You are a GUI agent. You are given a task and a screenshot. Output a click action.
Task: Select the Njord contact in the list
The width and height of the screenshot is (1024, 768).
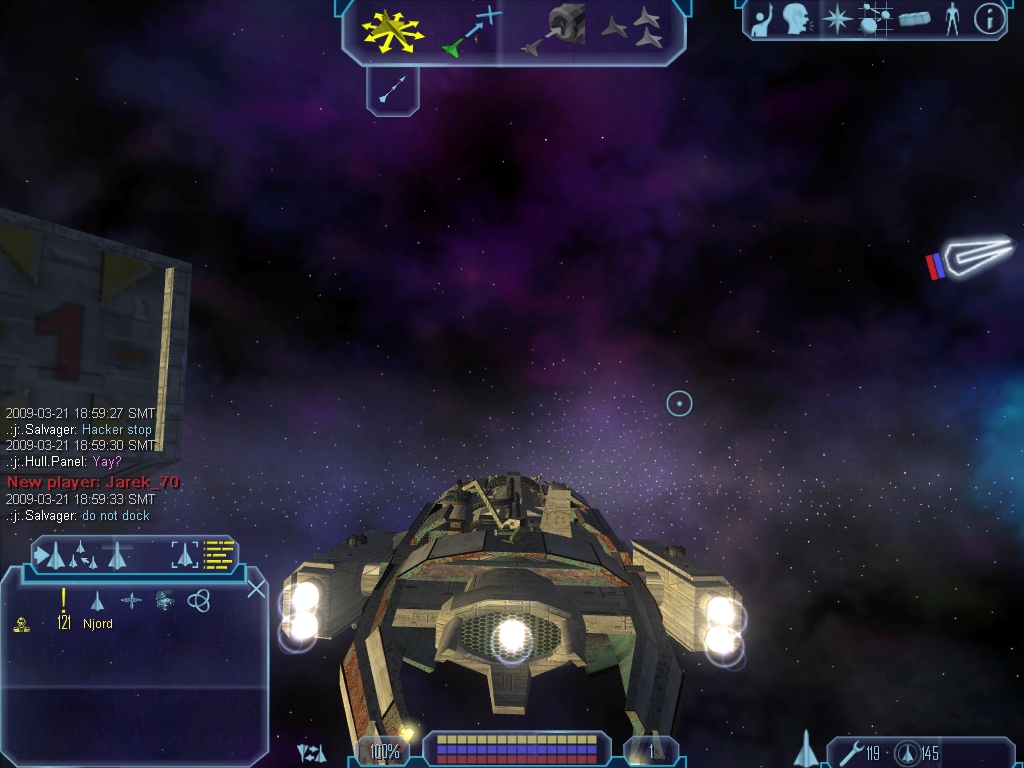98,624
